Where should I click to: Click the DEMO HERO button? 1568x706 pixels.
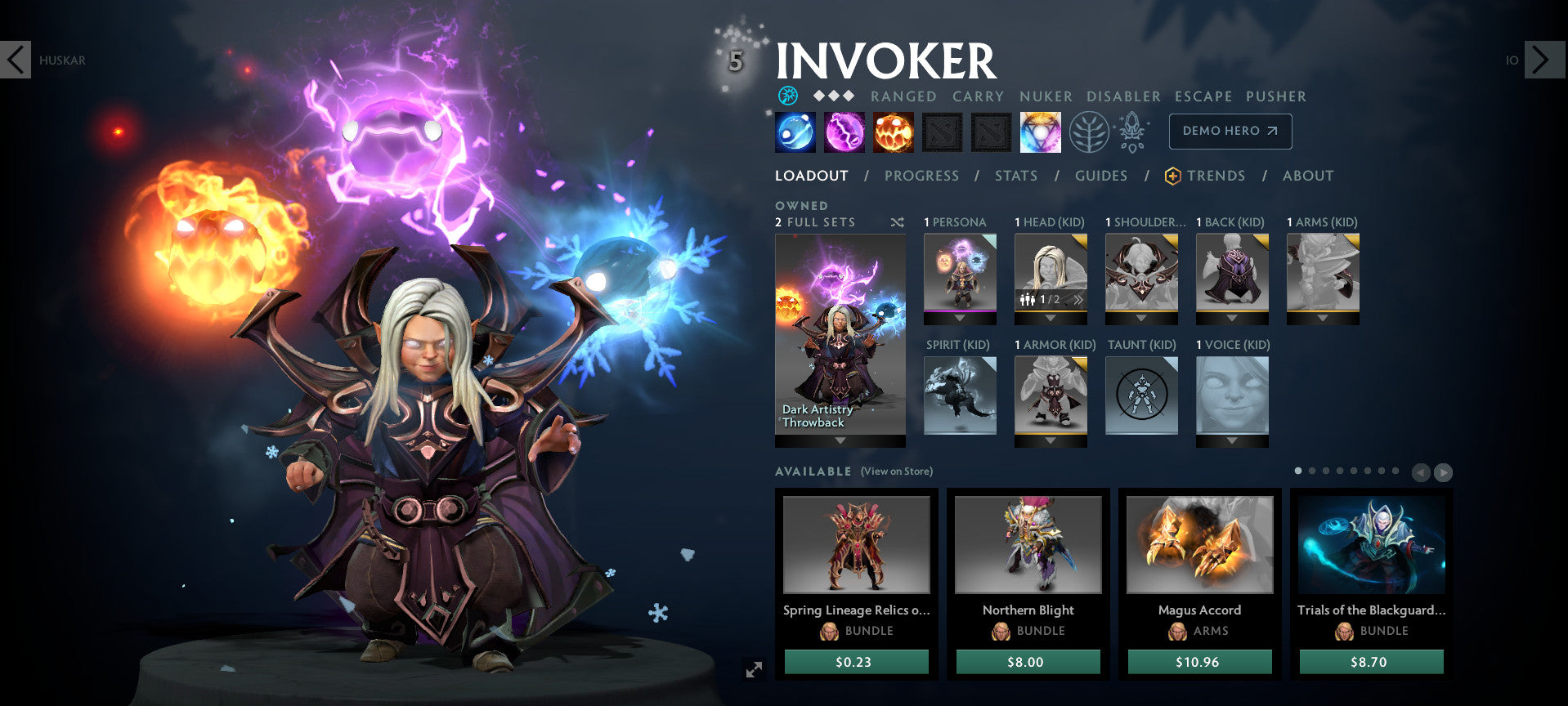coord(1230,131)
